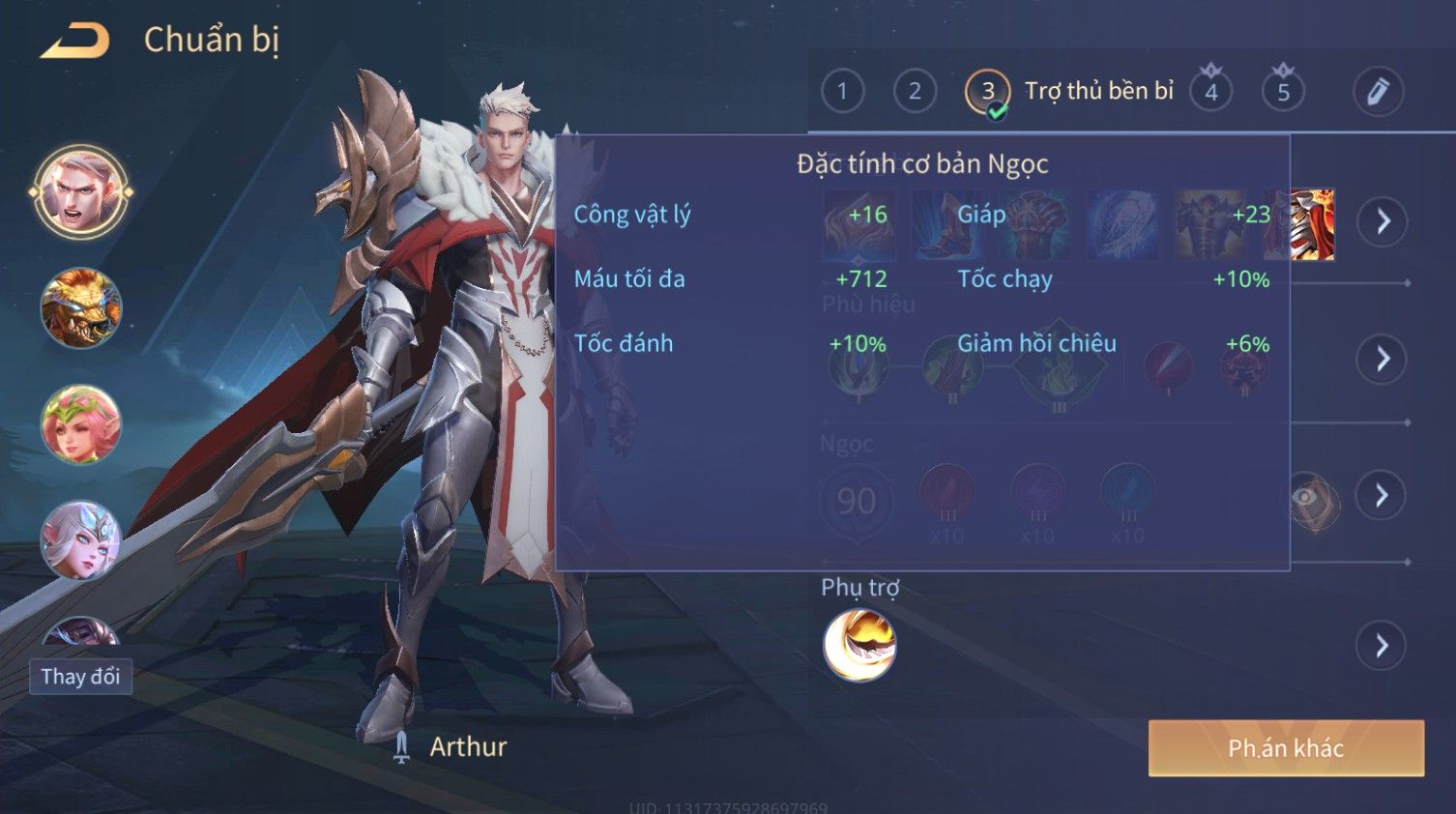Choose the golden lion beast hero portrait

[81, 307]
